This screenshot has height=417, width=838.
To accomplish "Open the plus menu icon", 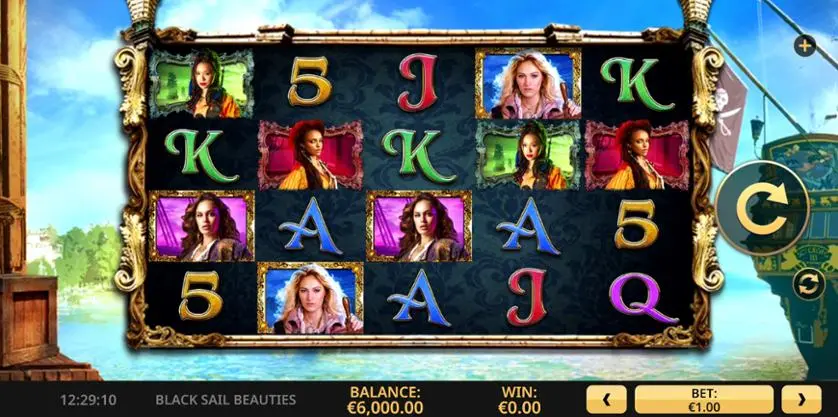I will click(804, 45).
